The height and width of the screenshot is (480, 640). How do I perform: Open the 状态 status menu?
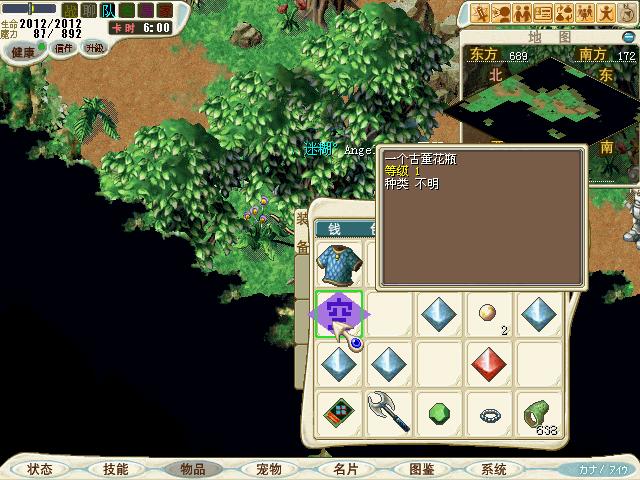click(x=40, y=469)
